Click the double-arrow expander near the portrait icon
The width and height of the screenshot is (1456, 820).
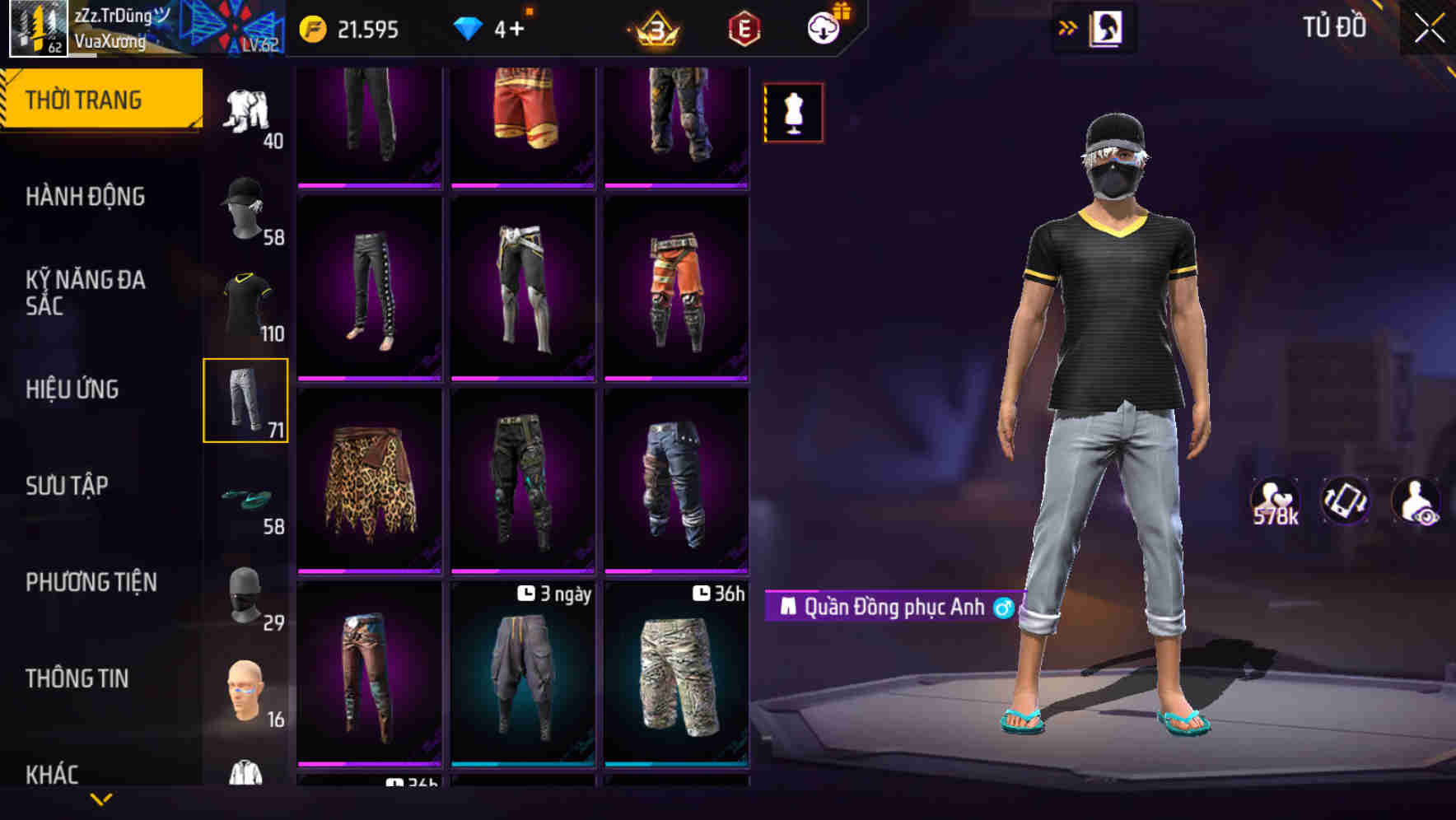click(1068, 27)
